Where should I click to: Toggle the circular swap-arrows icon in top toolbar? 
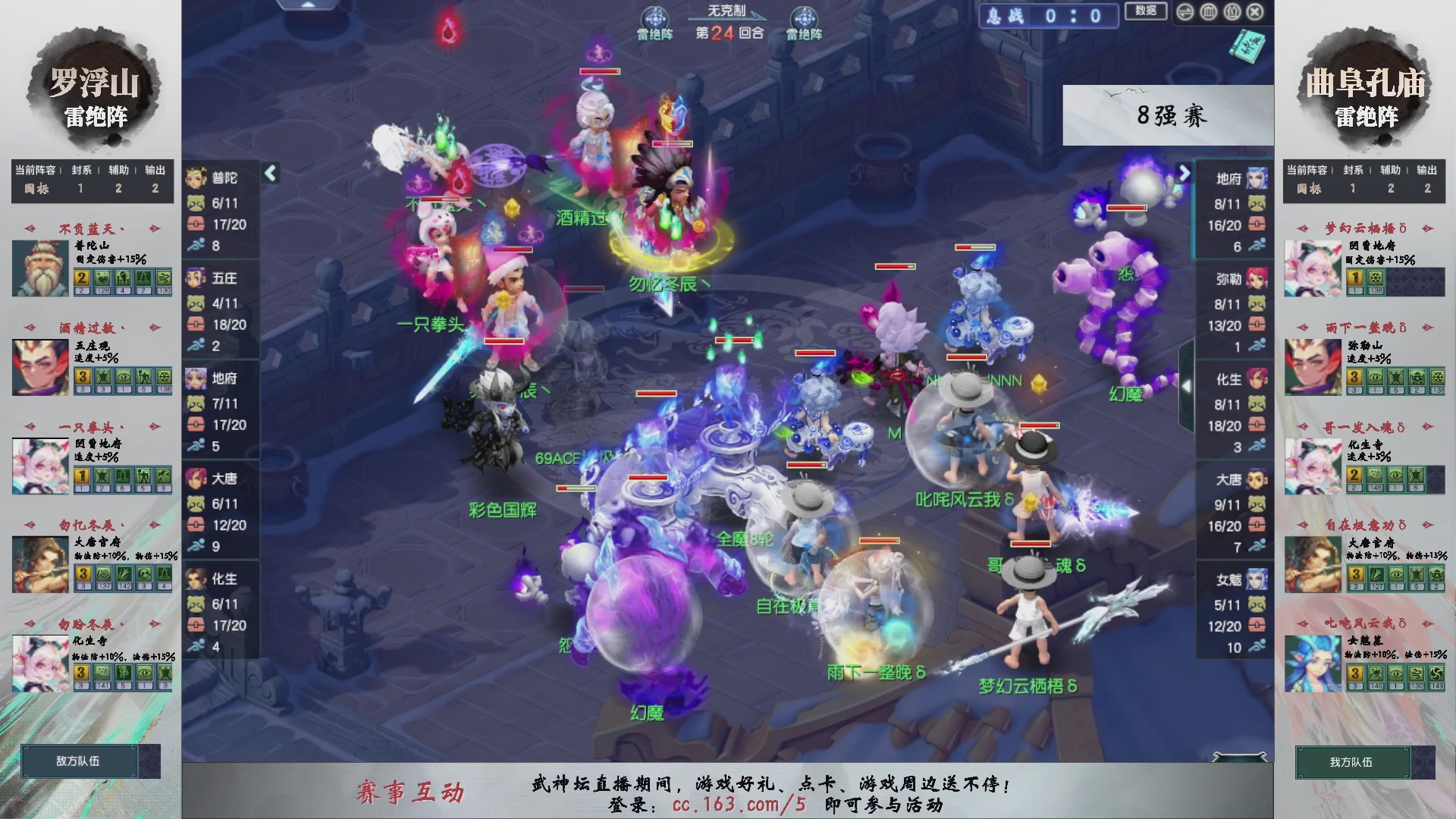pyautogui.click(x=1185, y=12)
